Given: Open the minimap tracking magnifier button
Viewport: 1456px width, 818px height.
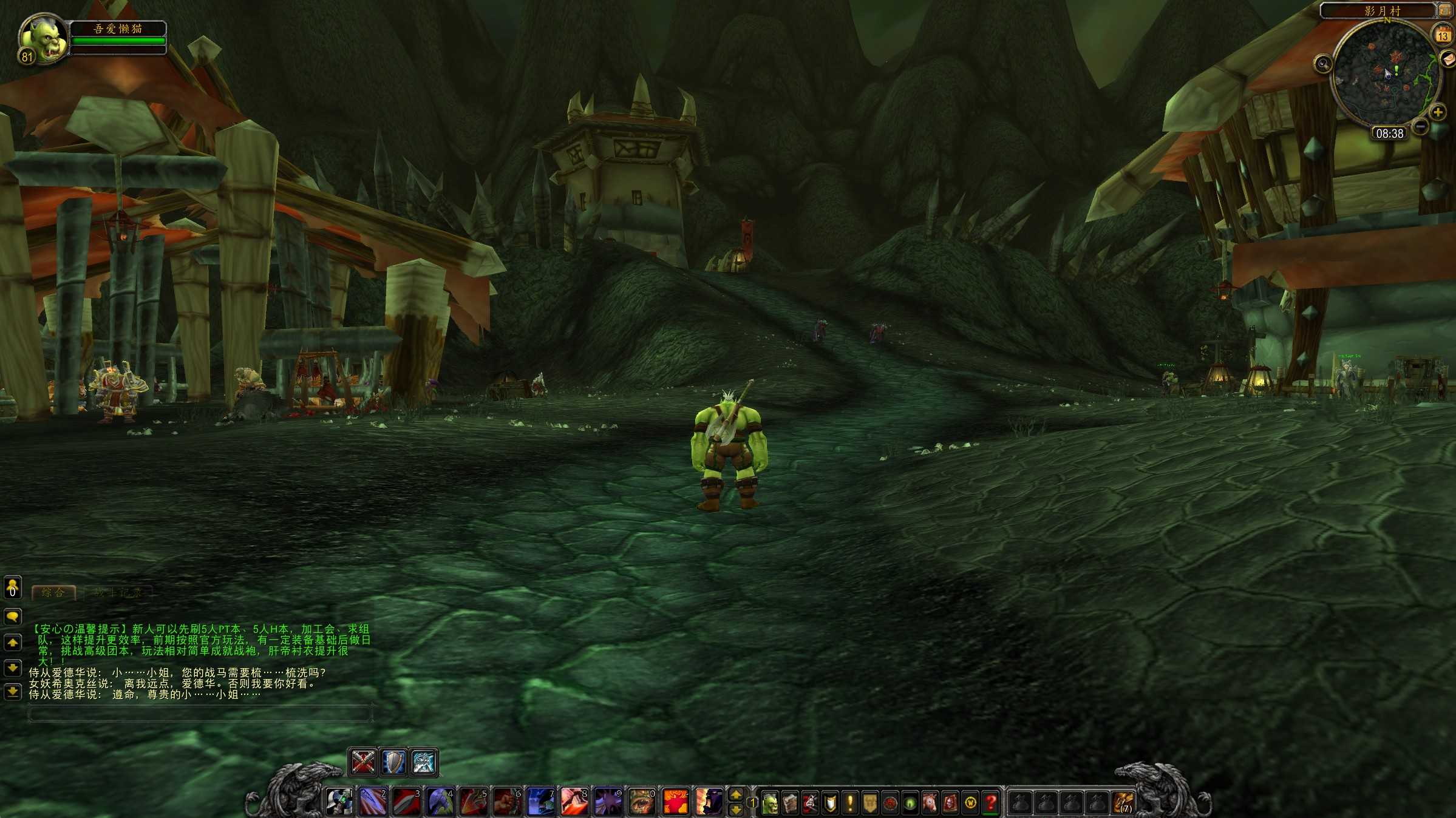Looking at the screenshot, I should tap(1323, 64).
